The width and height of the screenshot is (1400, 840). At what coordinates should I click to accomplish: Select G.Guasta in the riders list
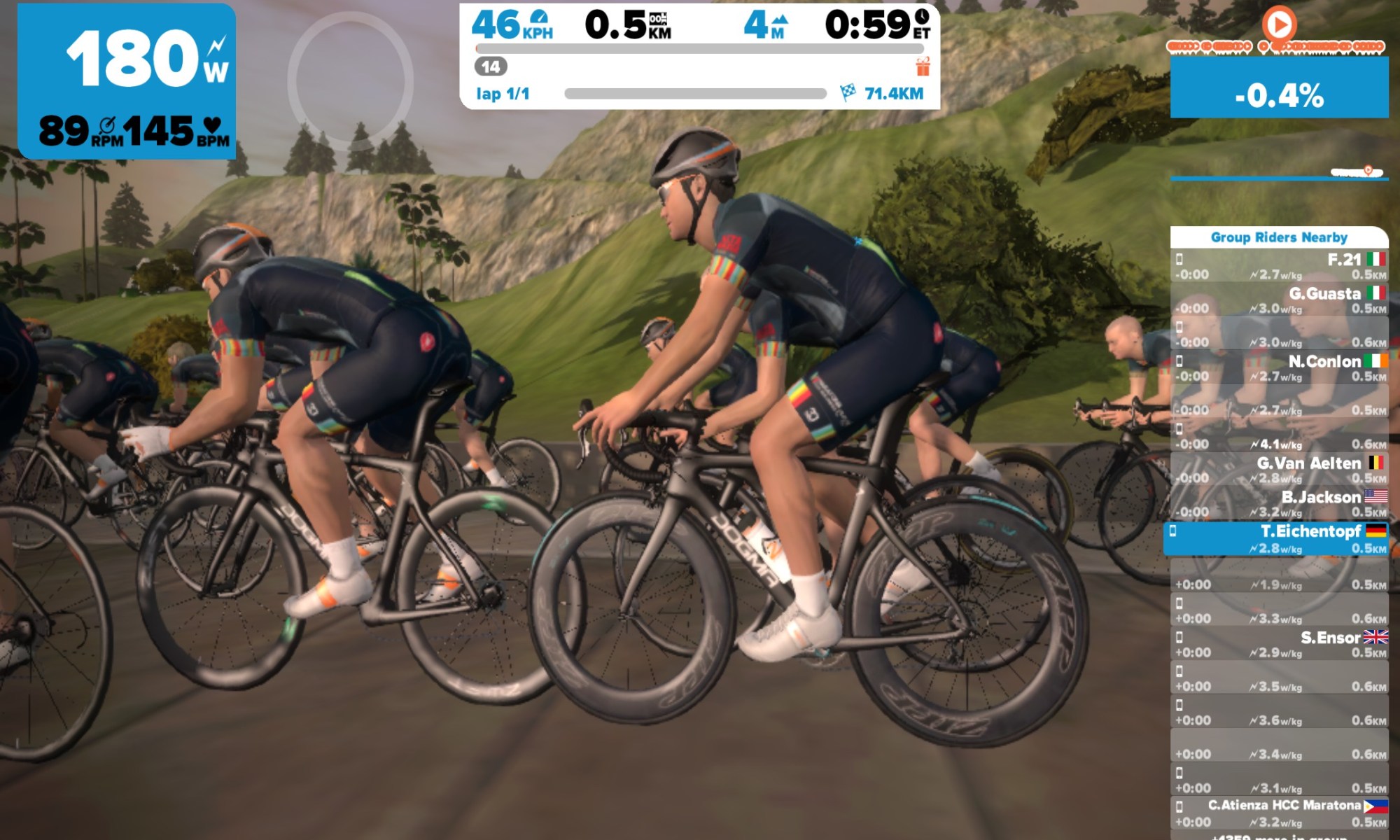pyautogui.click(x=1279, y=300)
